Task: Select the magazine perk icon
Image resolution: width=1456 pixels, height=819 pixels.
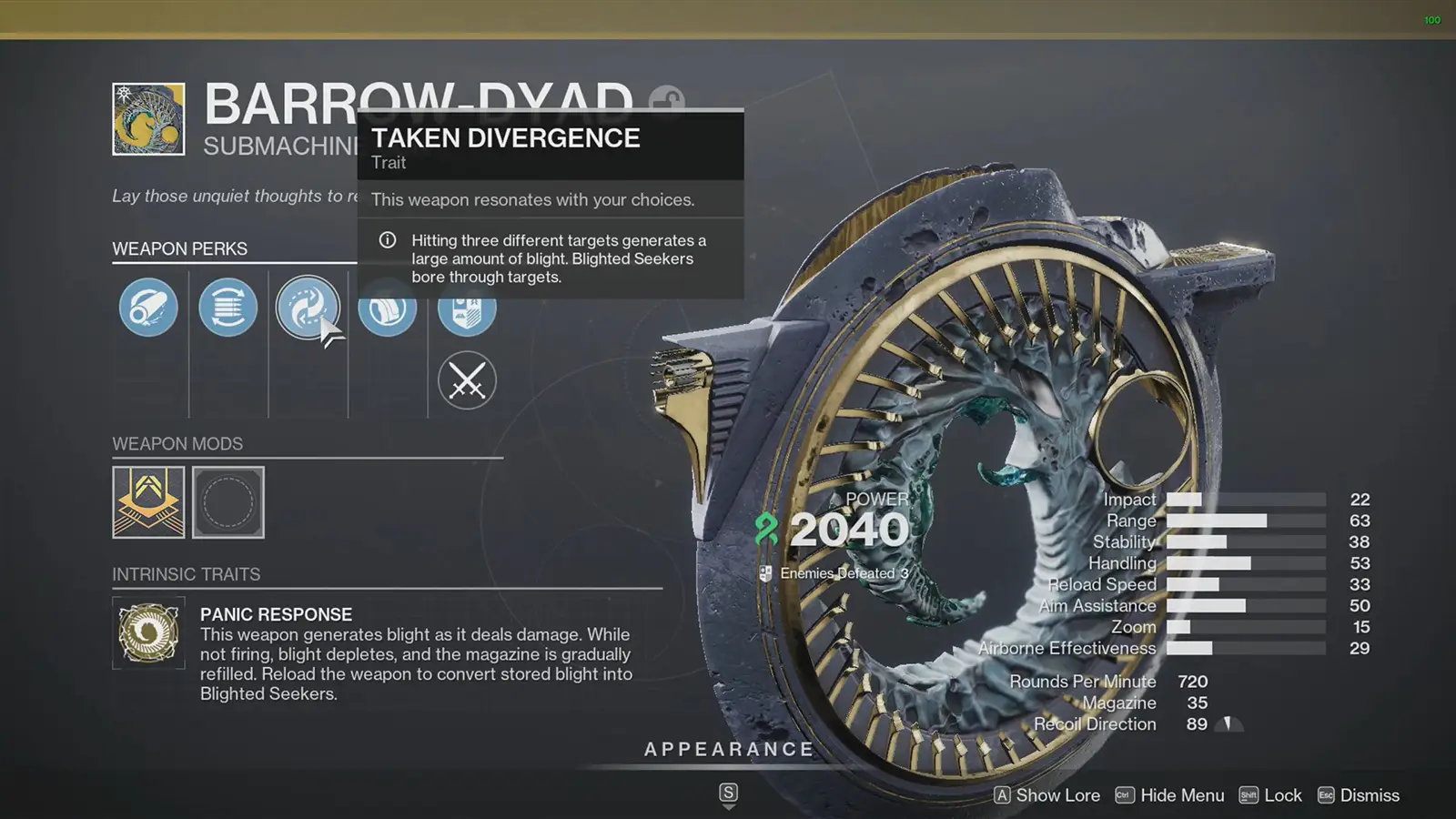Action: (227, 308)
